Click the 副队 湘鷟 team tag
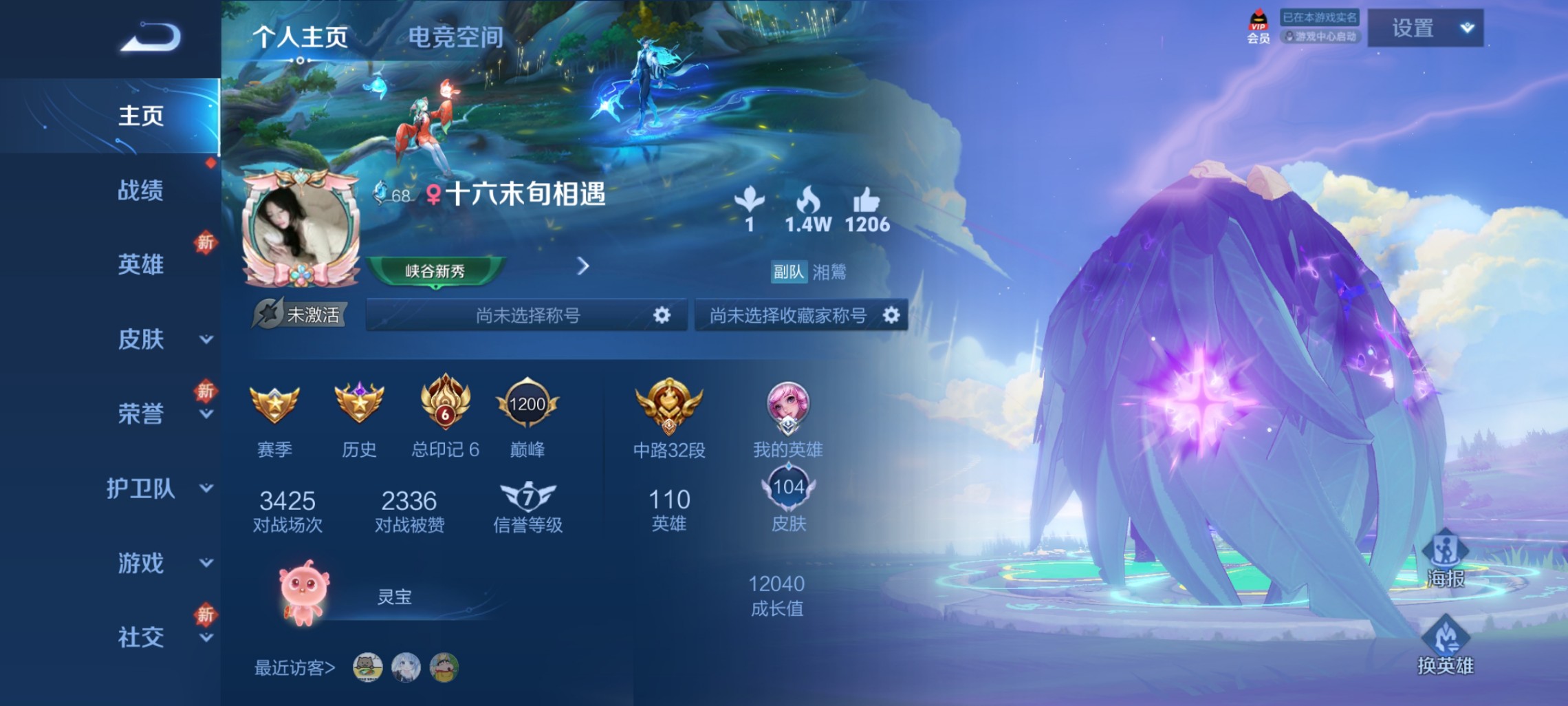This screenshot has width=1568, height=706. (808, 272)
